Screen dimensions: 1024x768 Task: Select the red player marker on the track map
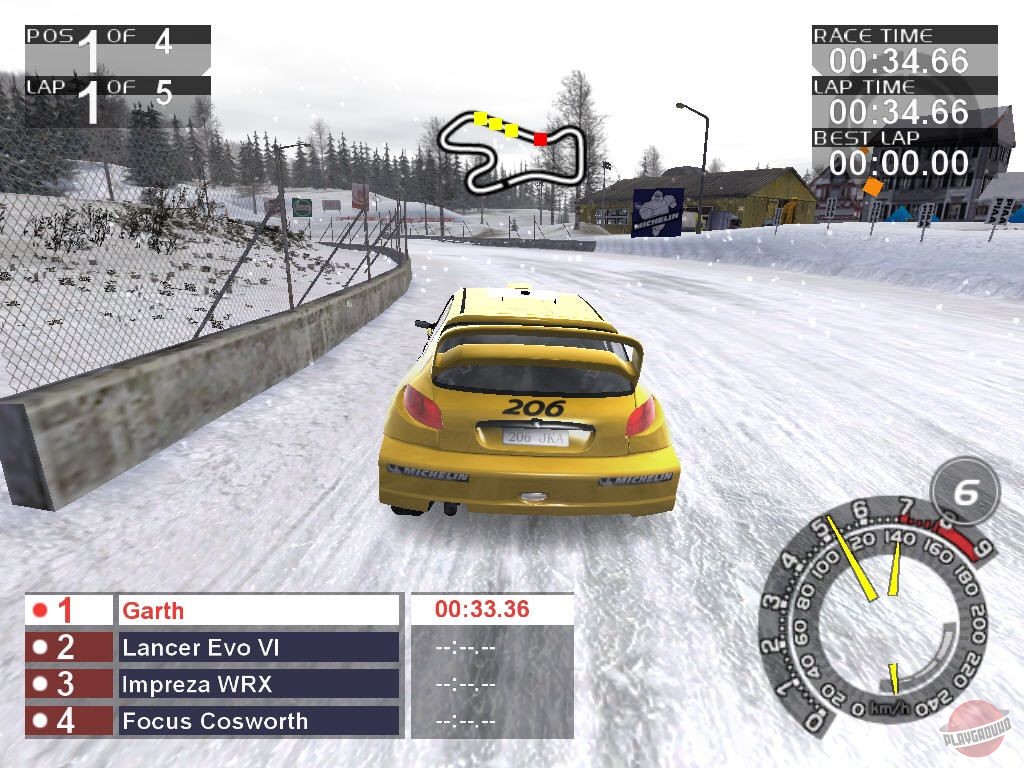540,138
